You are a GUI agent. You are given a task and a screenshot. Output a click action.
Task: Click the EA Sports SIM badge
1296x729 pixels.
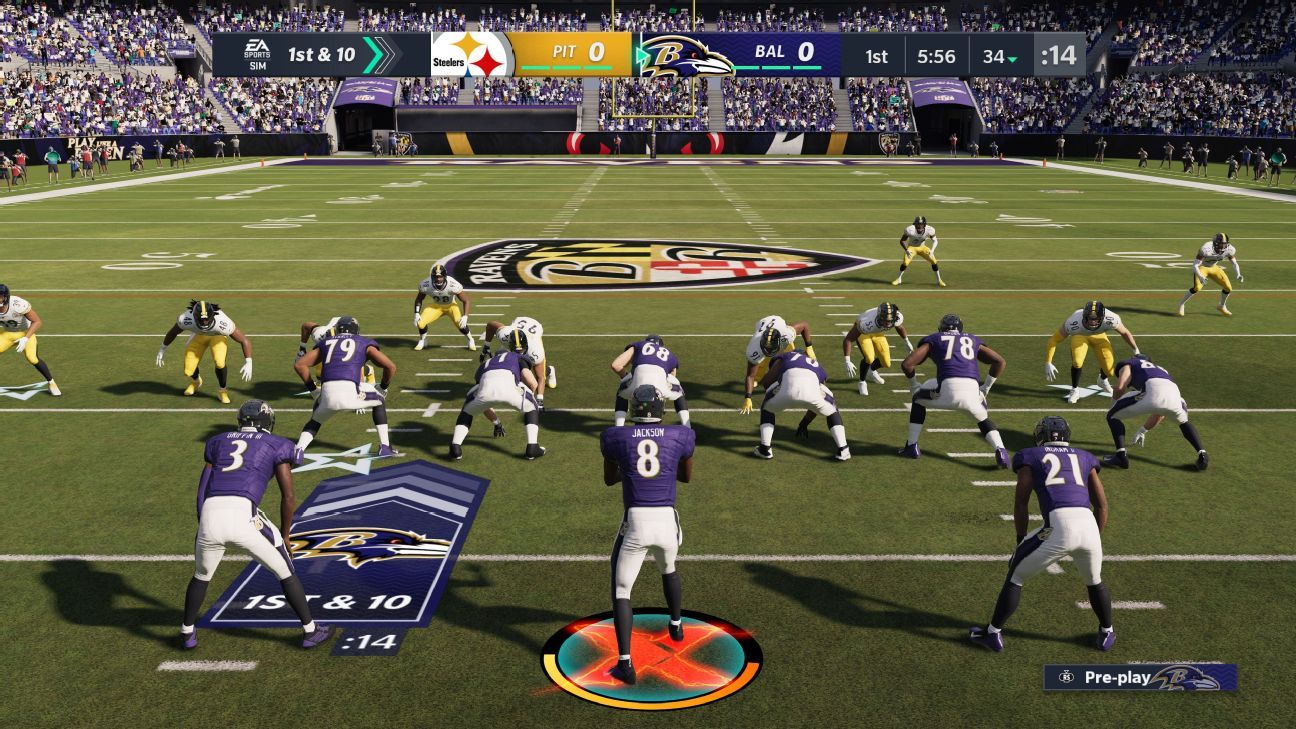tap(257, 54)
